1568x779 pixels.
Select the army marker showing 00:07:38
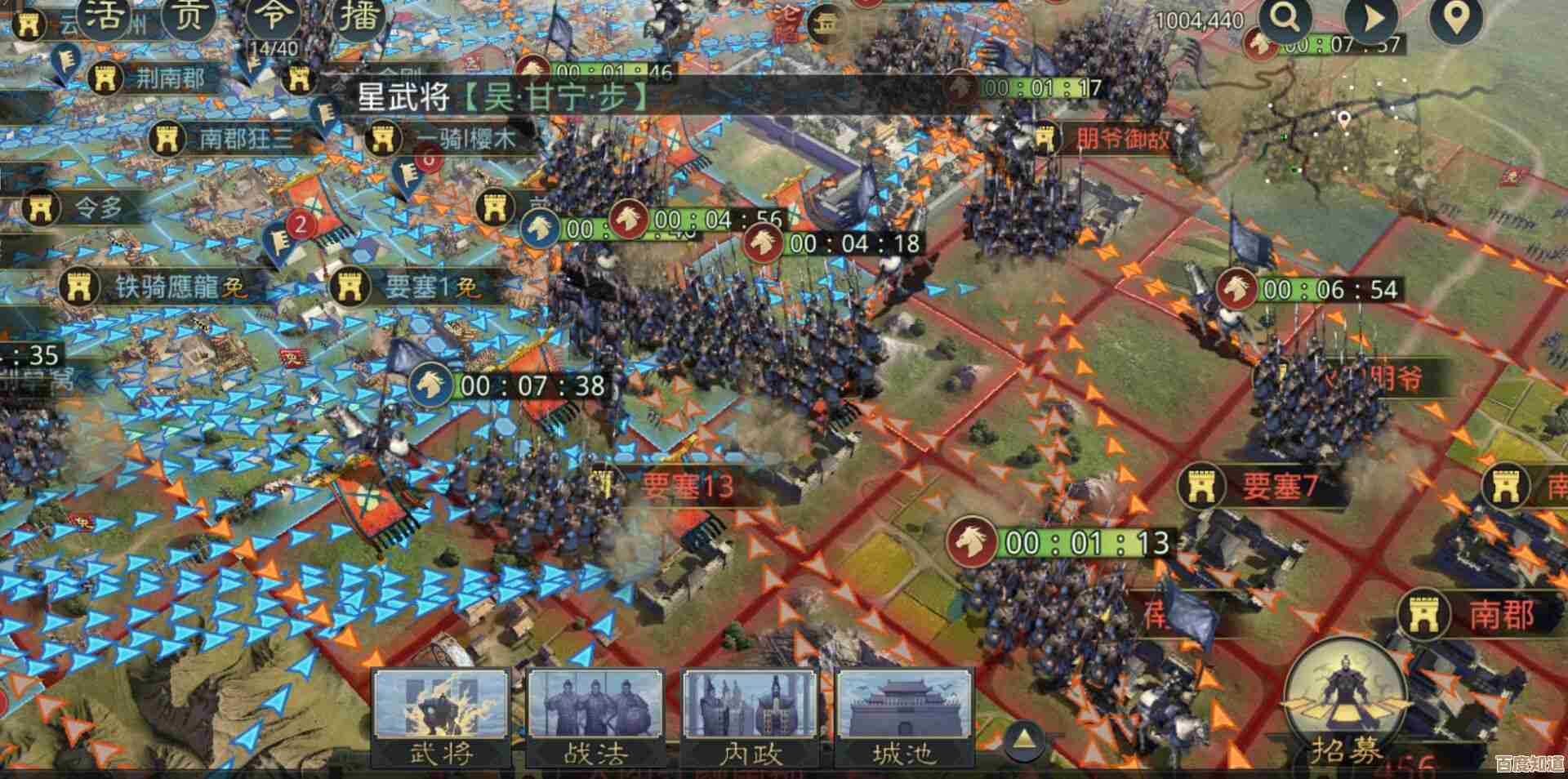pos(430,385)
